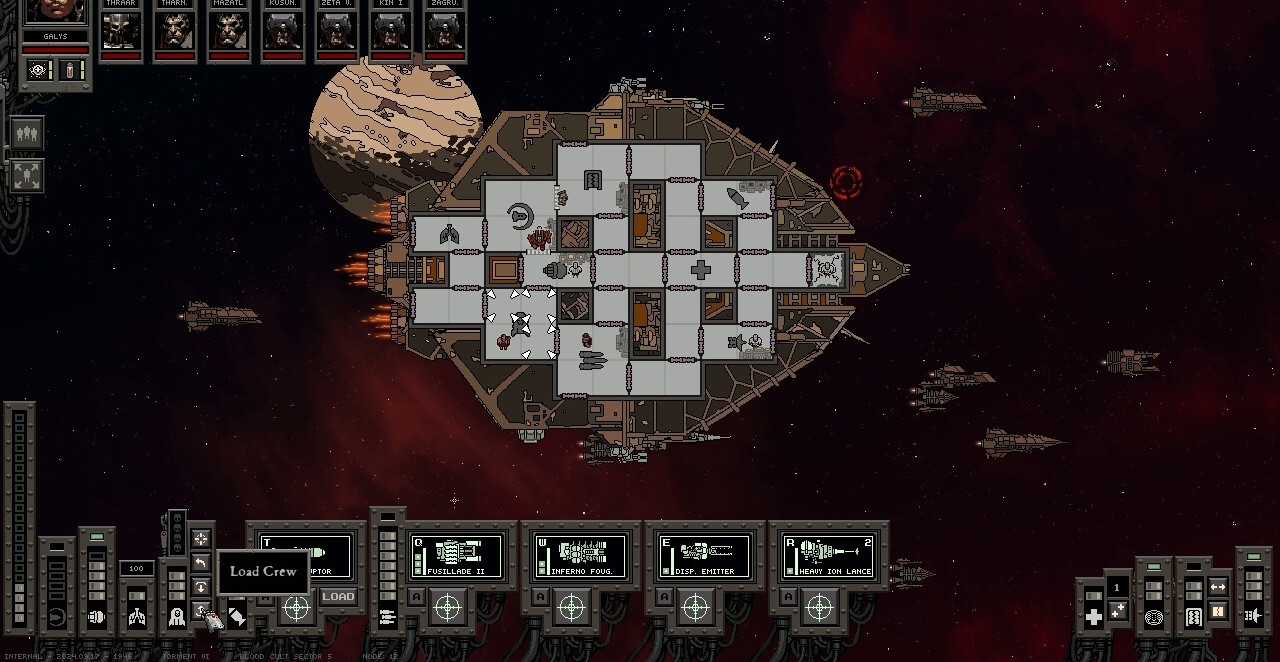Image resolution: width=1280 pixels, height=662 pixels.
Task: Toggle autofire A button for Disp. Emitter
Action: pos(664,597)
